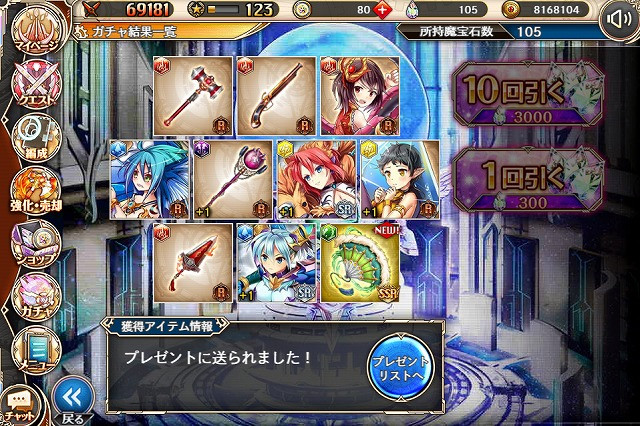640x426 pixels.
Task: Tap the red plus button to restore stamina
Action: [x=384, y=10]
